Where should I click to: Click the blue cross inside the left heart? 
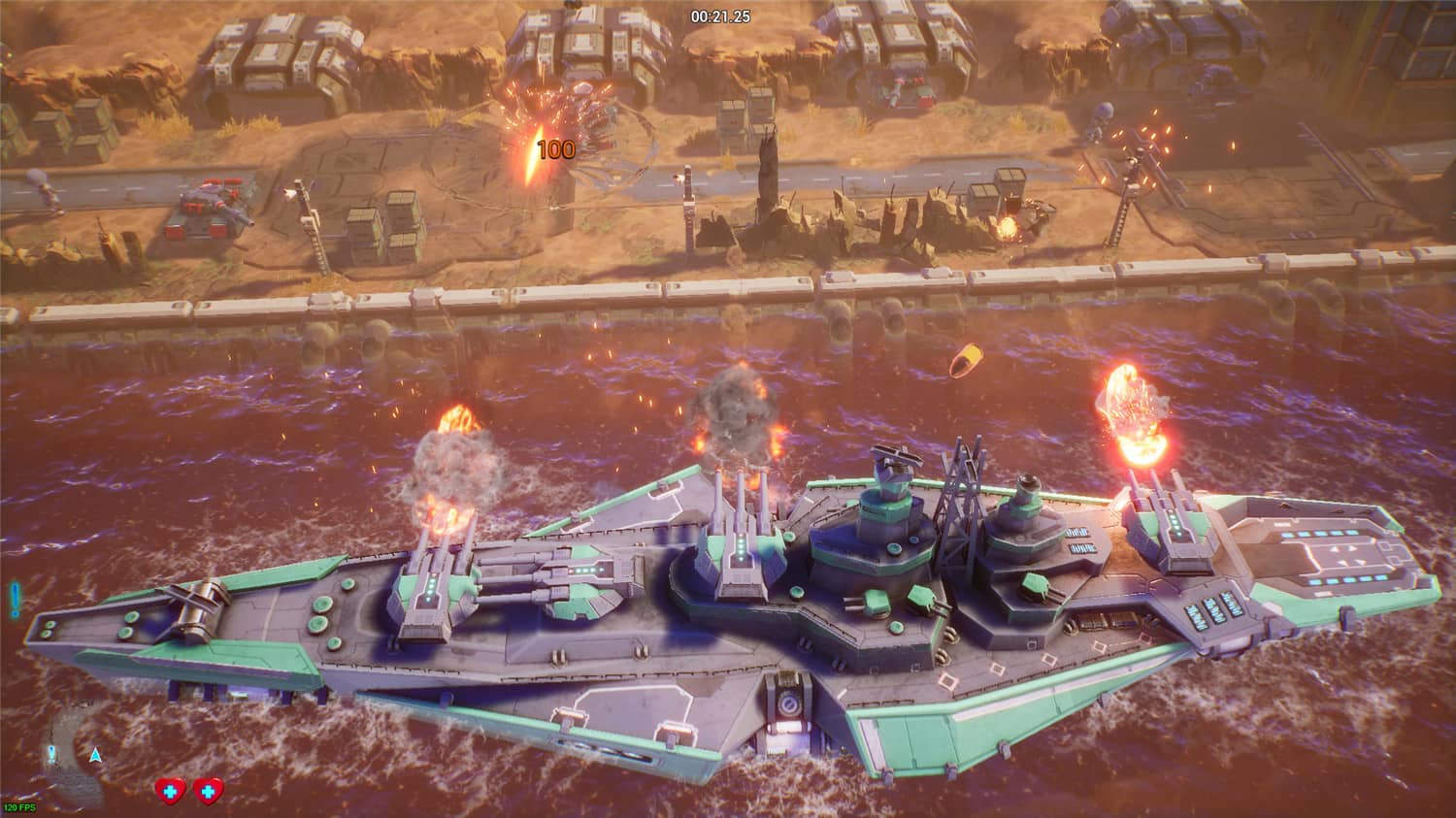point(171,790)
